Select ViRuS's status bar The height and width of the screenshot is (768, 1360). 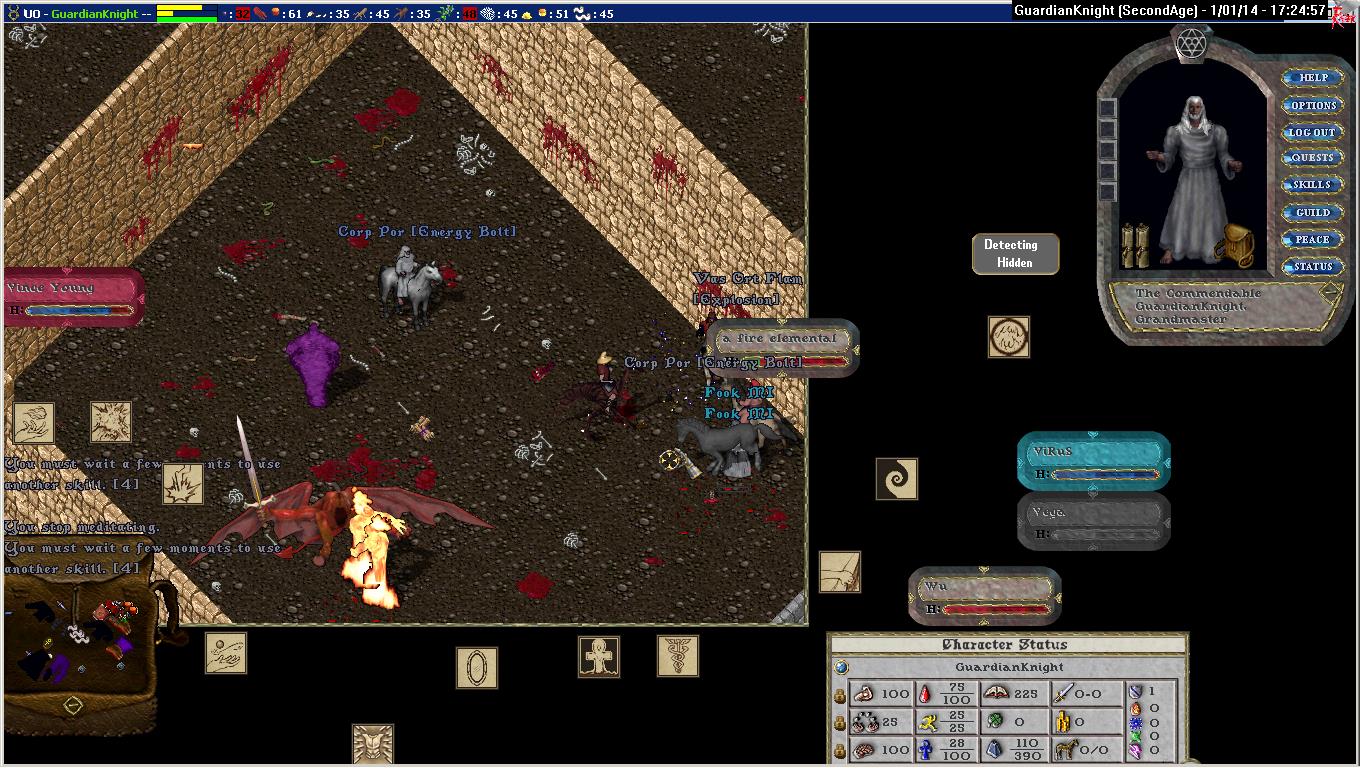[x=1094, y=462]
